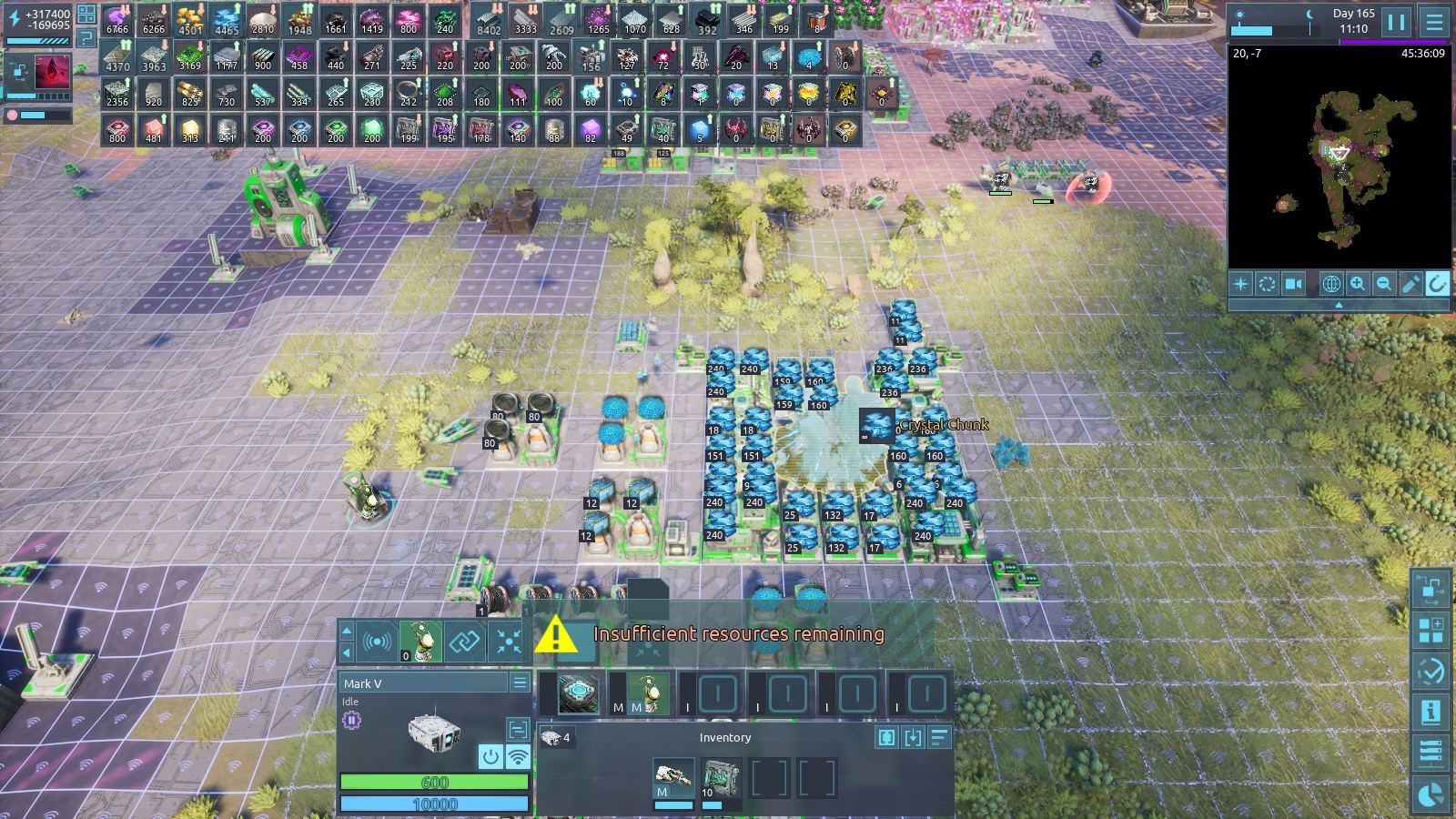Pause the game with the pause button
The width and height of the screenshot is (1456, 819).
click(x=1397, y=21)
